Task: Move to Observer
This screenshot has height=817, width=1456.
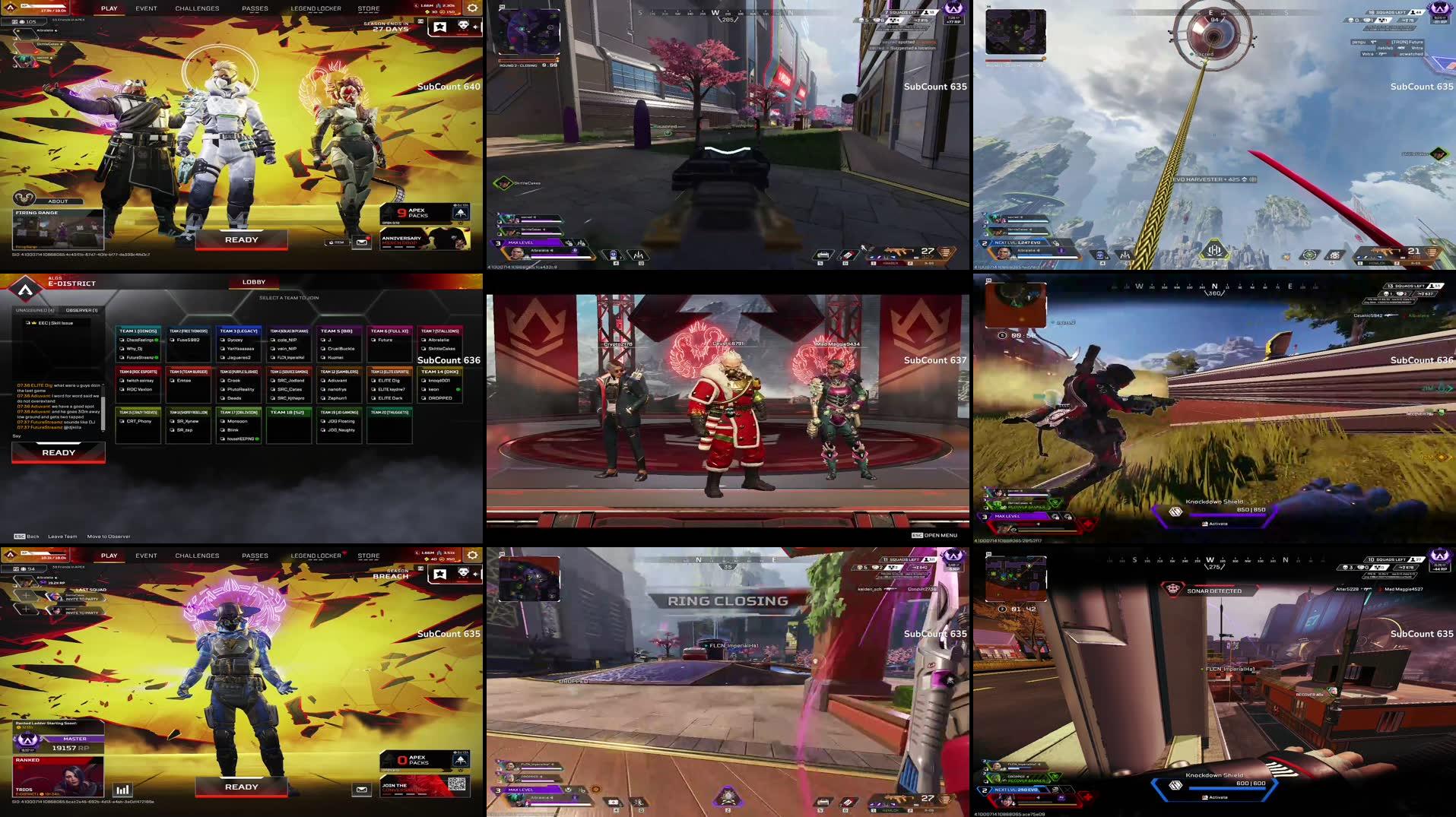Action: [x=109, y=537]
